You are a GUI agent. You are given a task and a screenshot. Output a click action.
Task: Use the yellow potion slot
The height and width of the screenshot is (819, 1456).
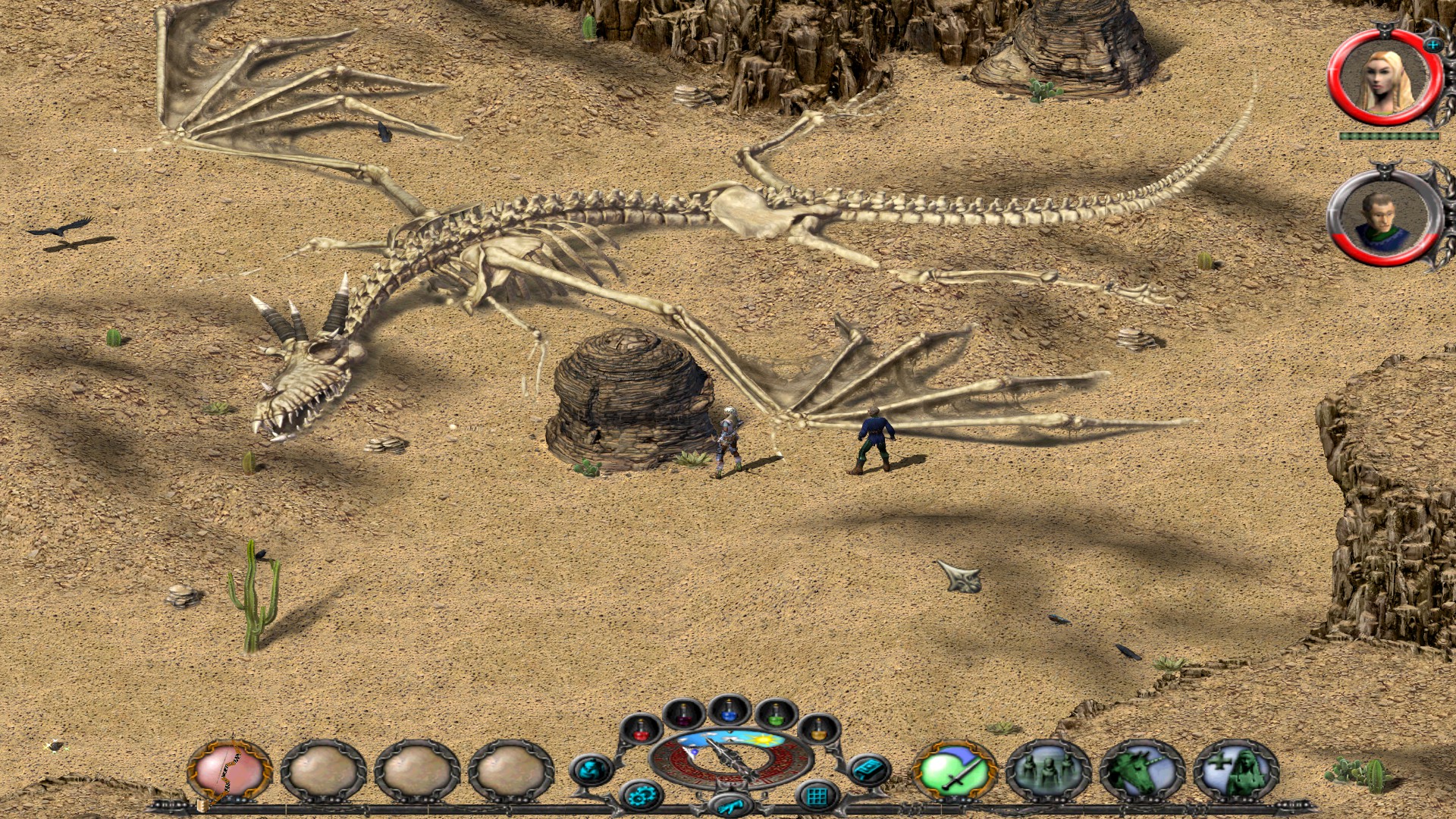point(818,730)
